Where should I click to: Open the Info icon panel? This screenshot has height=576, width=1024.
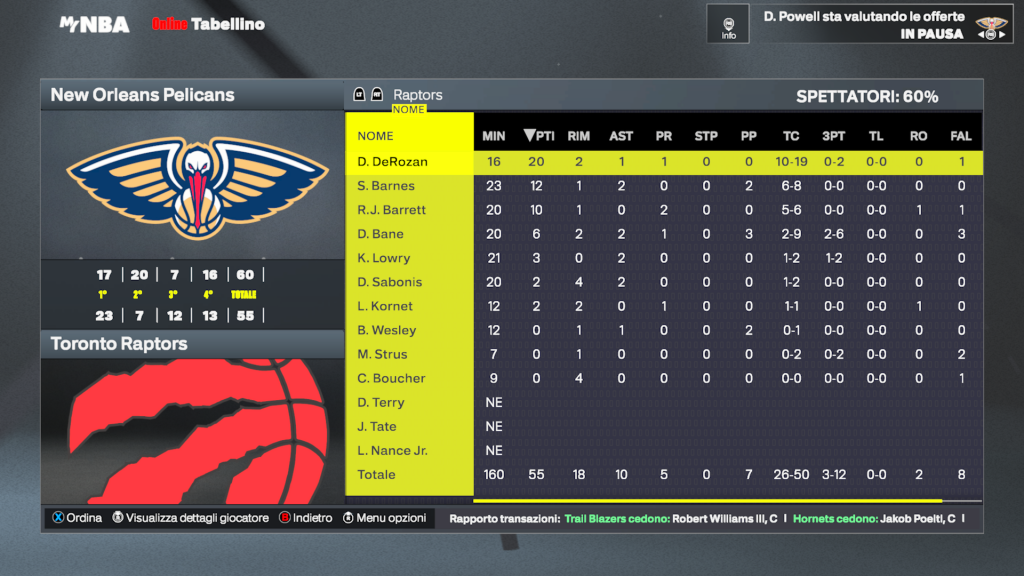pos(728,24)
